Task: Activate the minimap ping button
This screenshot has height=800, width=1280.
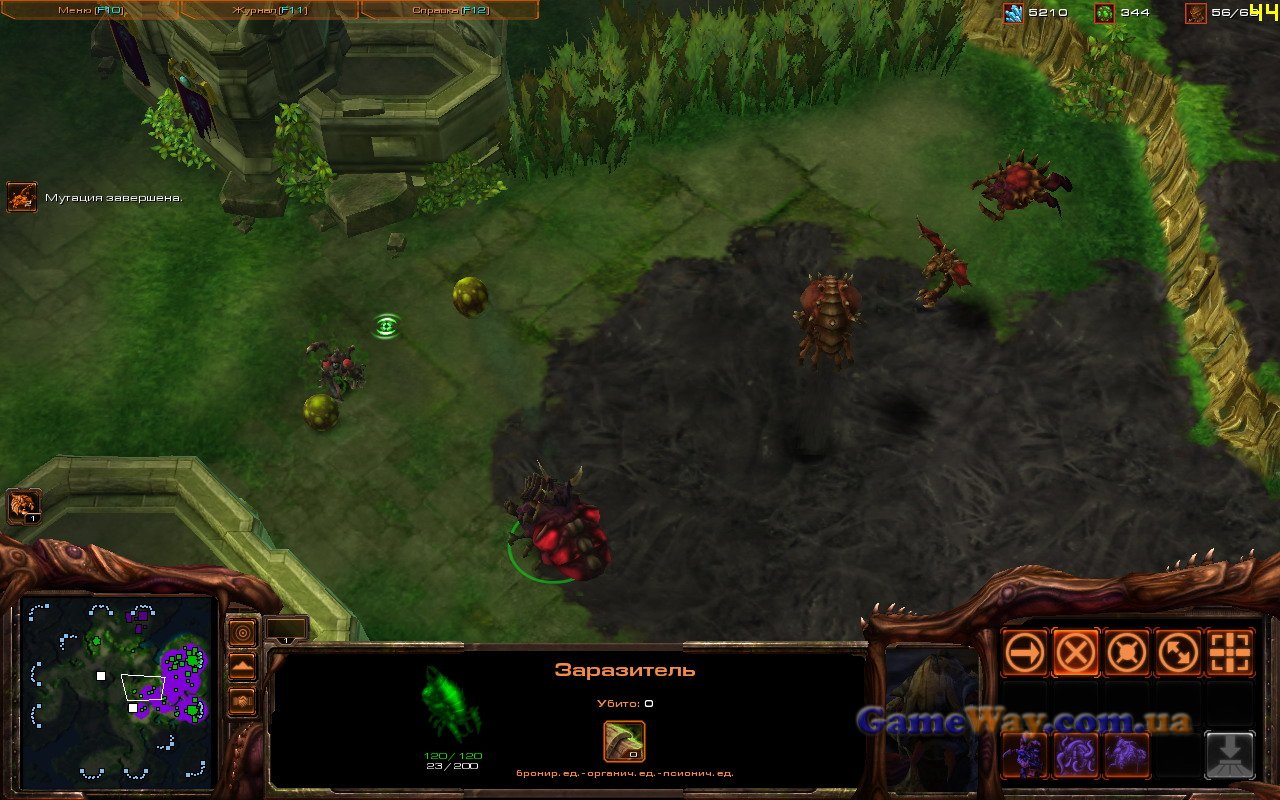Action: point(242,632)
